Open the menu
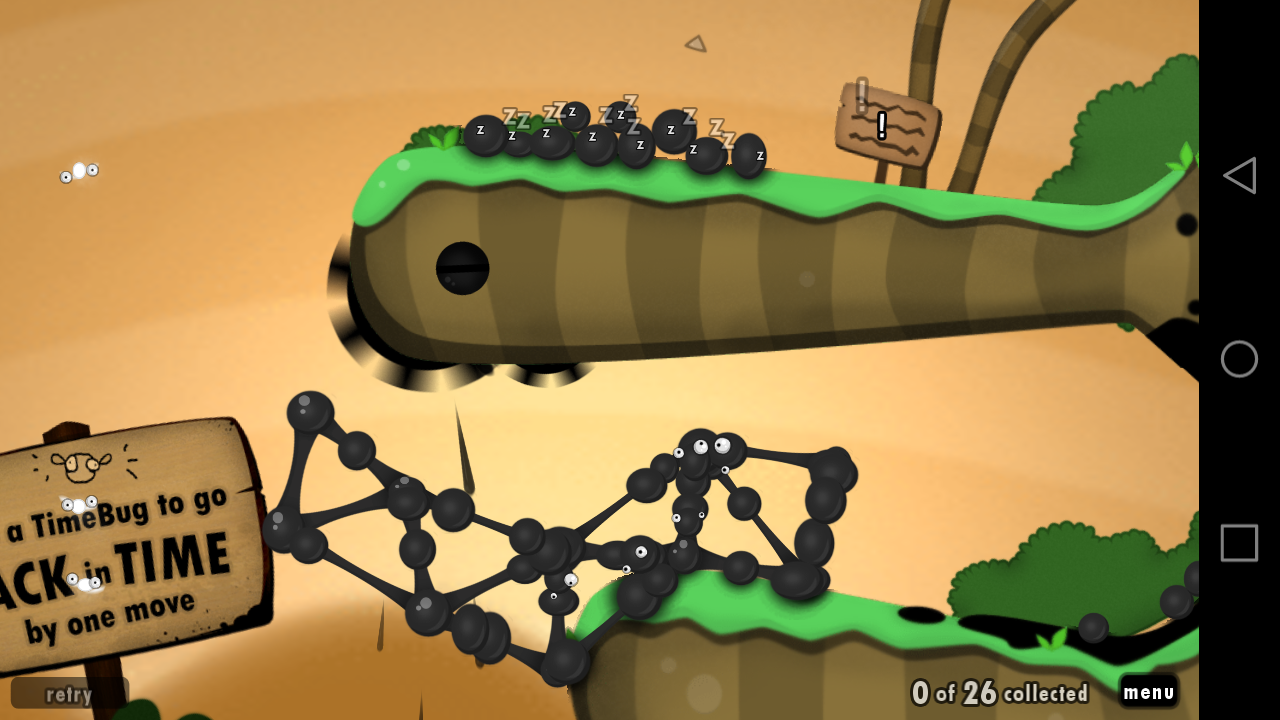Image resolution: width=1280 pixels, height=720 pixels. 1148,691
